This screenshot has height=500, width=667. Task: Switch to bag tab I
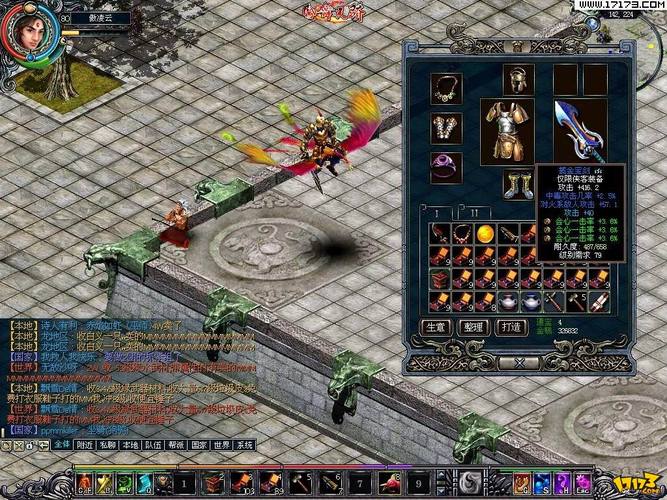point(437,213)
